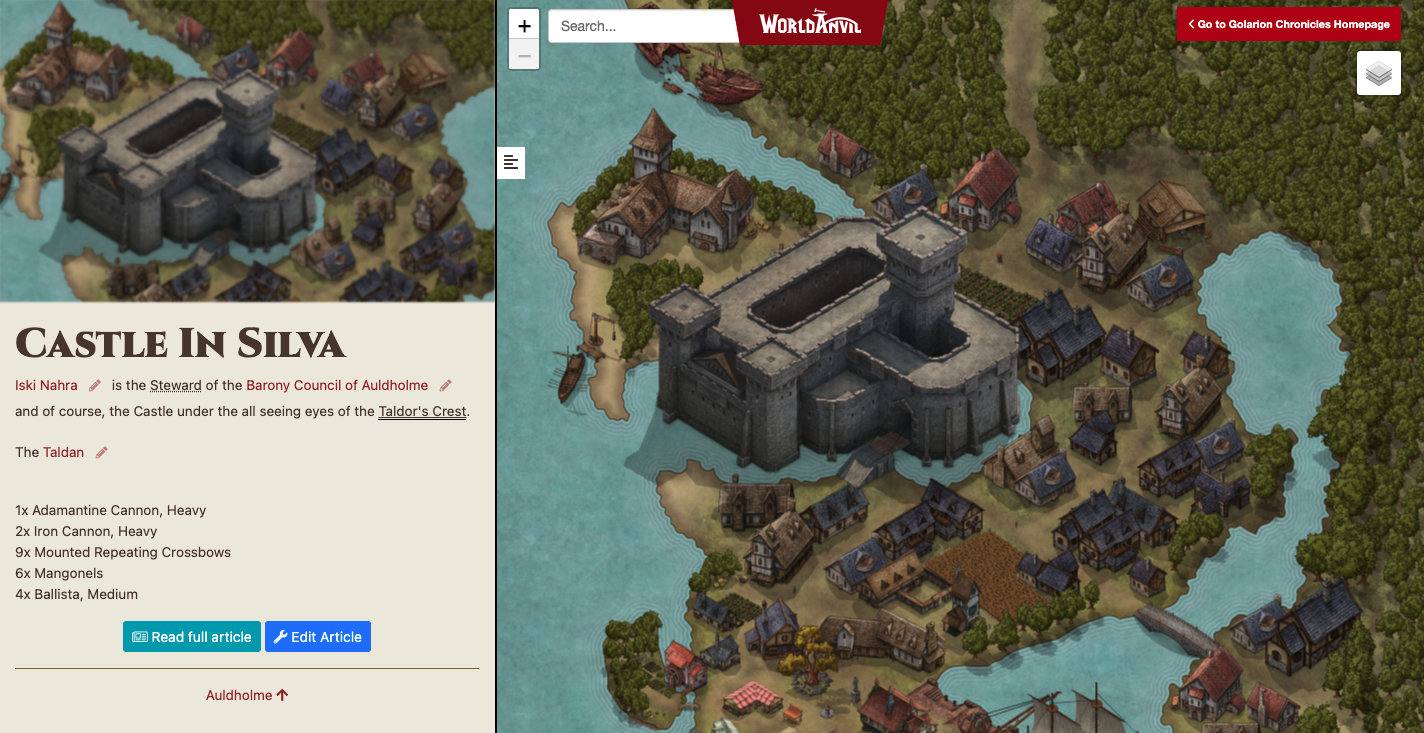Click the wrench icon on Edit Article
The width and height of the screenshot is (1424, 733).
(282, 636)
